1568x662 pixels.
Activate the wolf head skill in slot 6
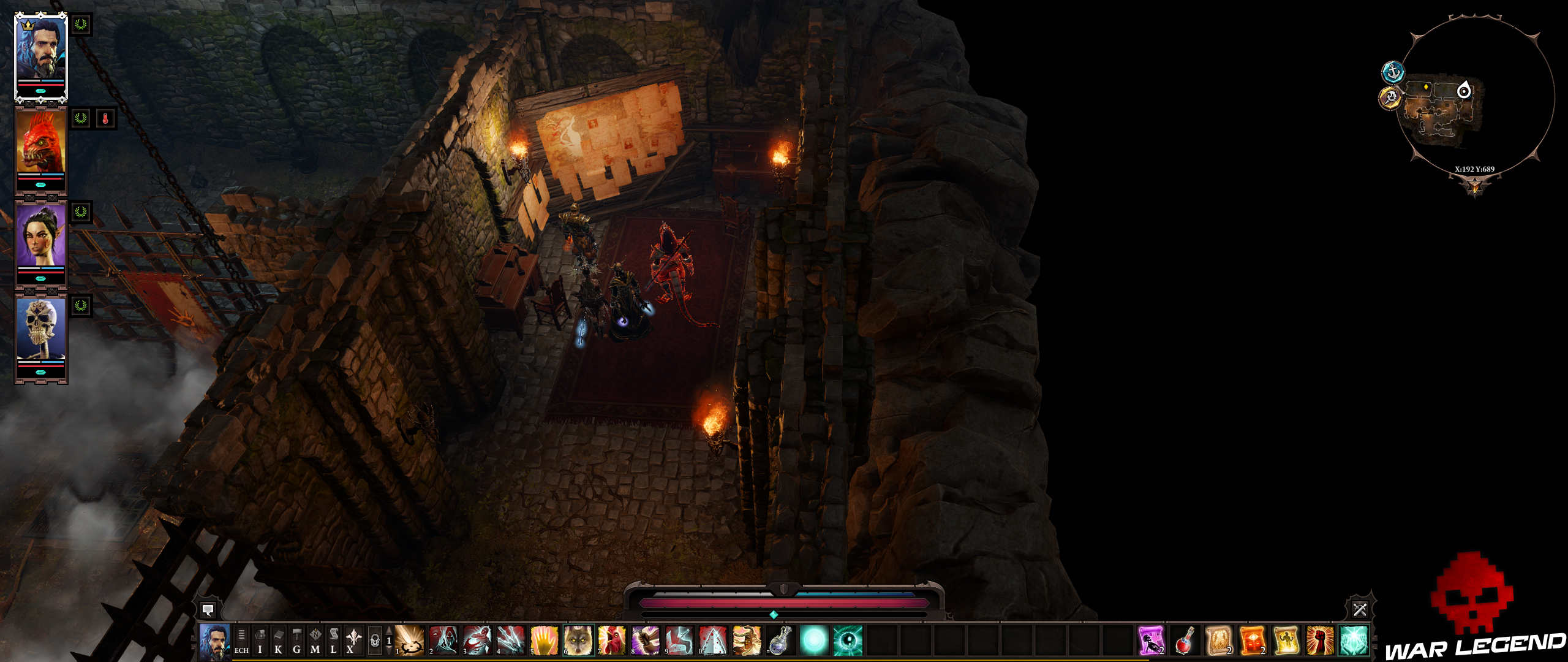(578, 641)
